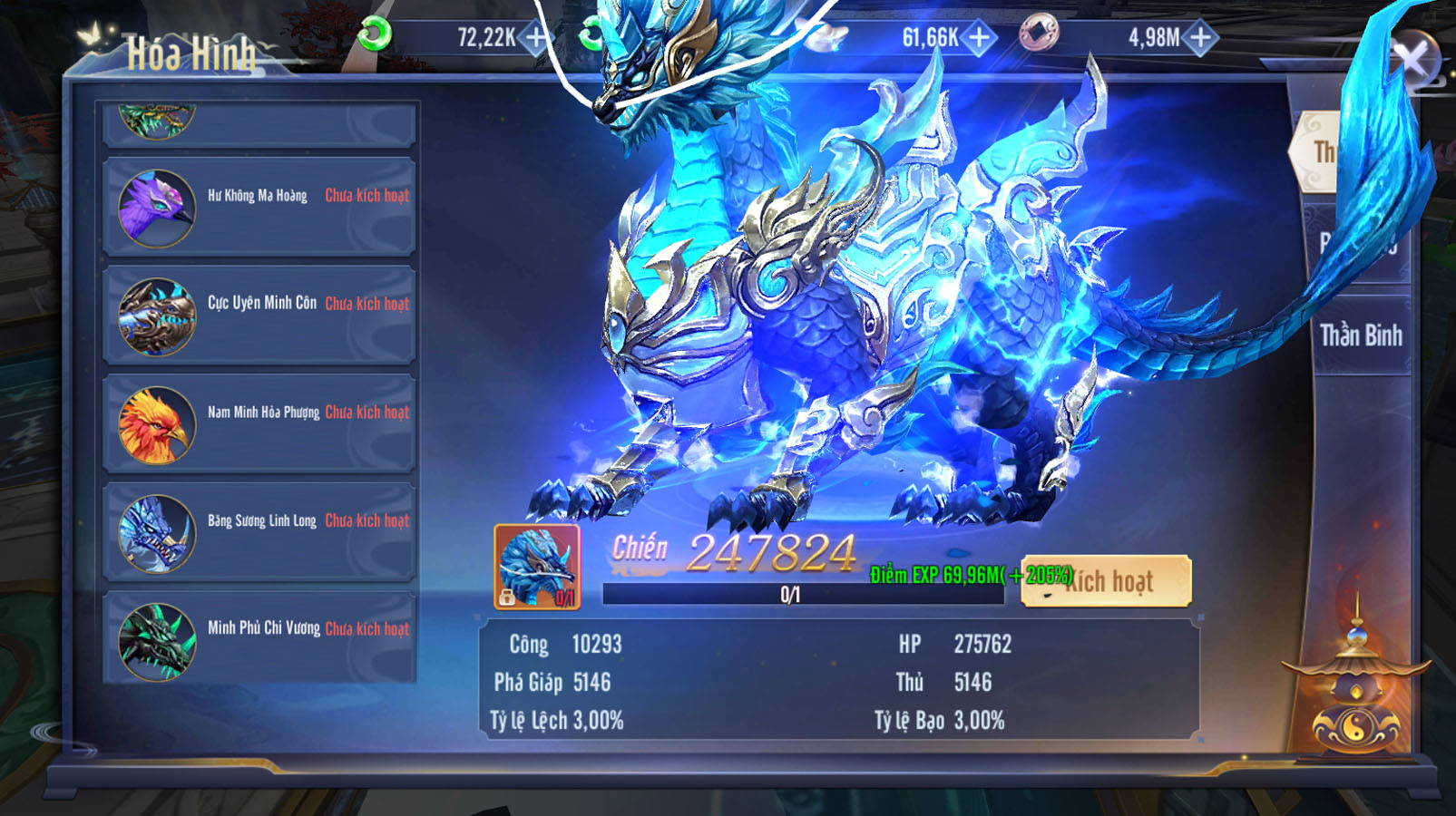Click the Chưa kích hoạt label on Nam Minh Hỏa Phượng

click(366, 413)
